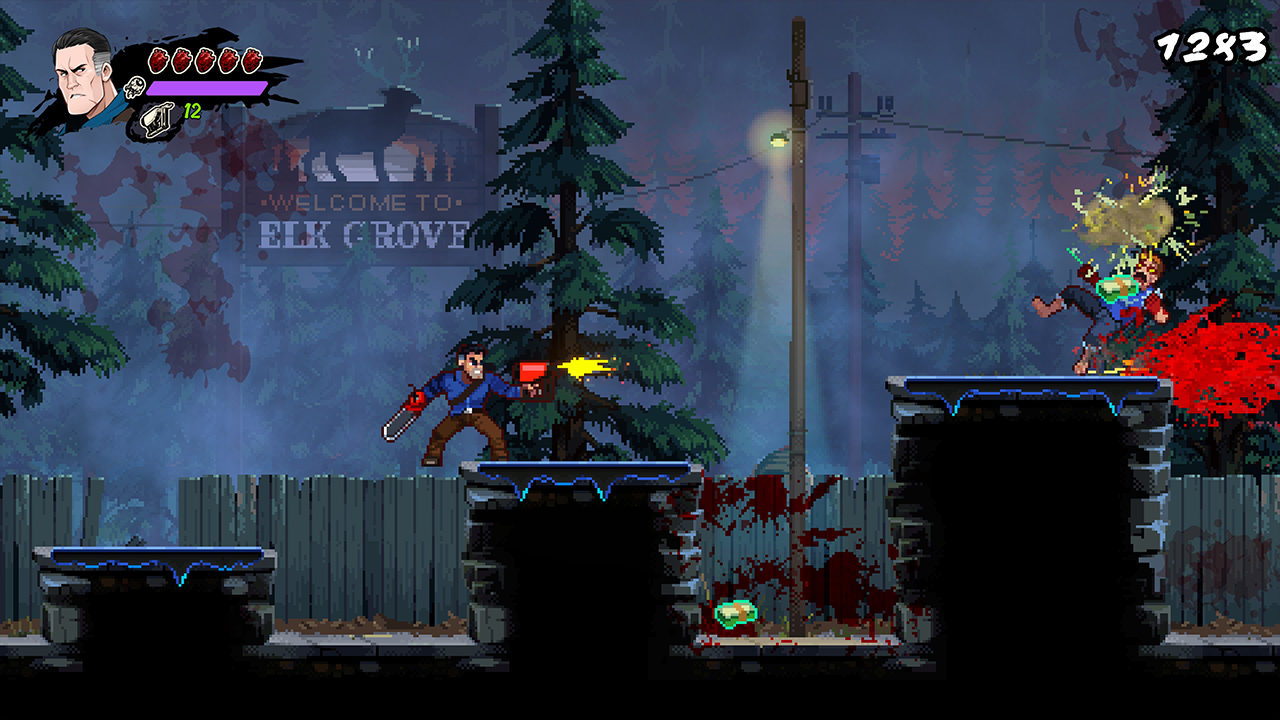Image resolution: width=1280 pixels, height=720 pixels.
Task: Click the fifth heart icon on the right
Action: (252, 59)
